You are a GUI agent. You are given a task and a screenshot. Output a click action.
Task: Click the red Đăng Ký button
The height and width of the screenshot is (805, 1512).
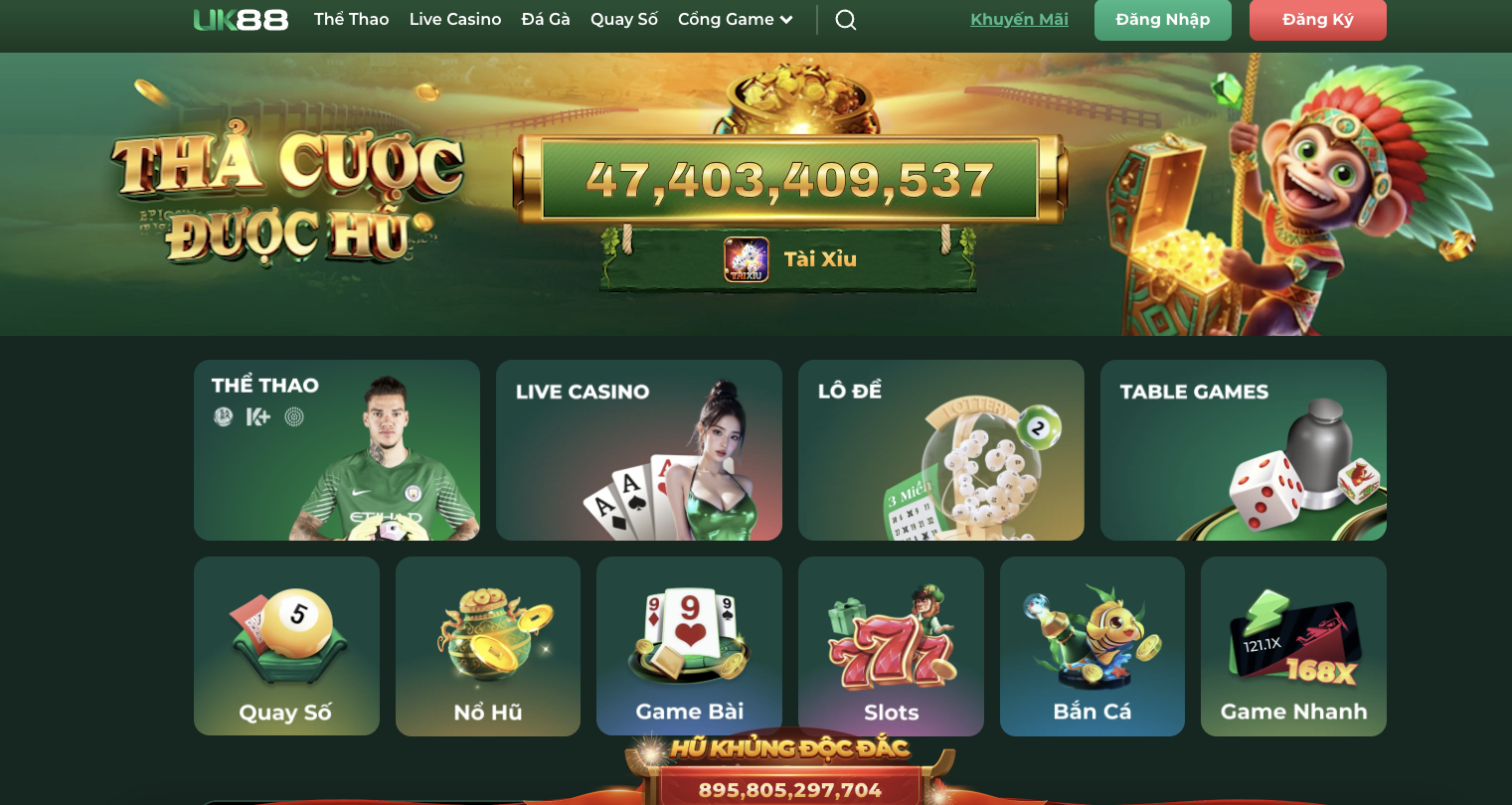coord(1317,20)
